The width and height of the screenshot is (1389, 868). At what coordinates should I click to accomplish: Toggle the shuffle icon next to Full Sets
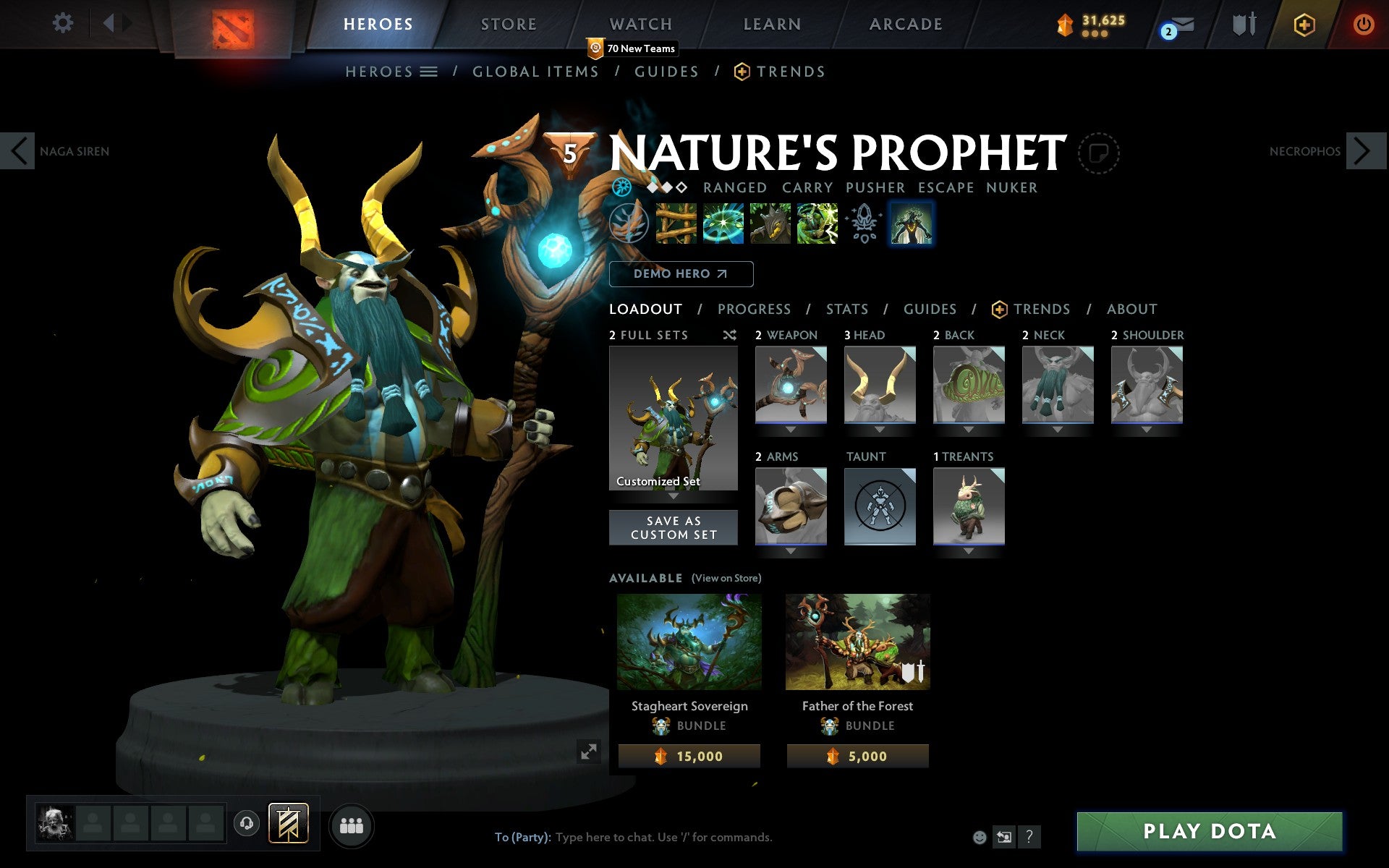point(729,335)
